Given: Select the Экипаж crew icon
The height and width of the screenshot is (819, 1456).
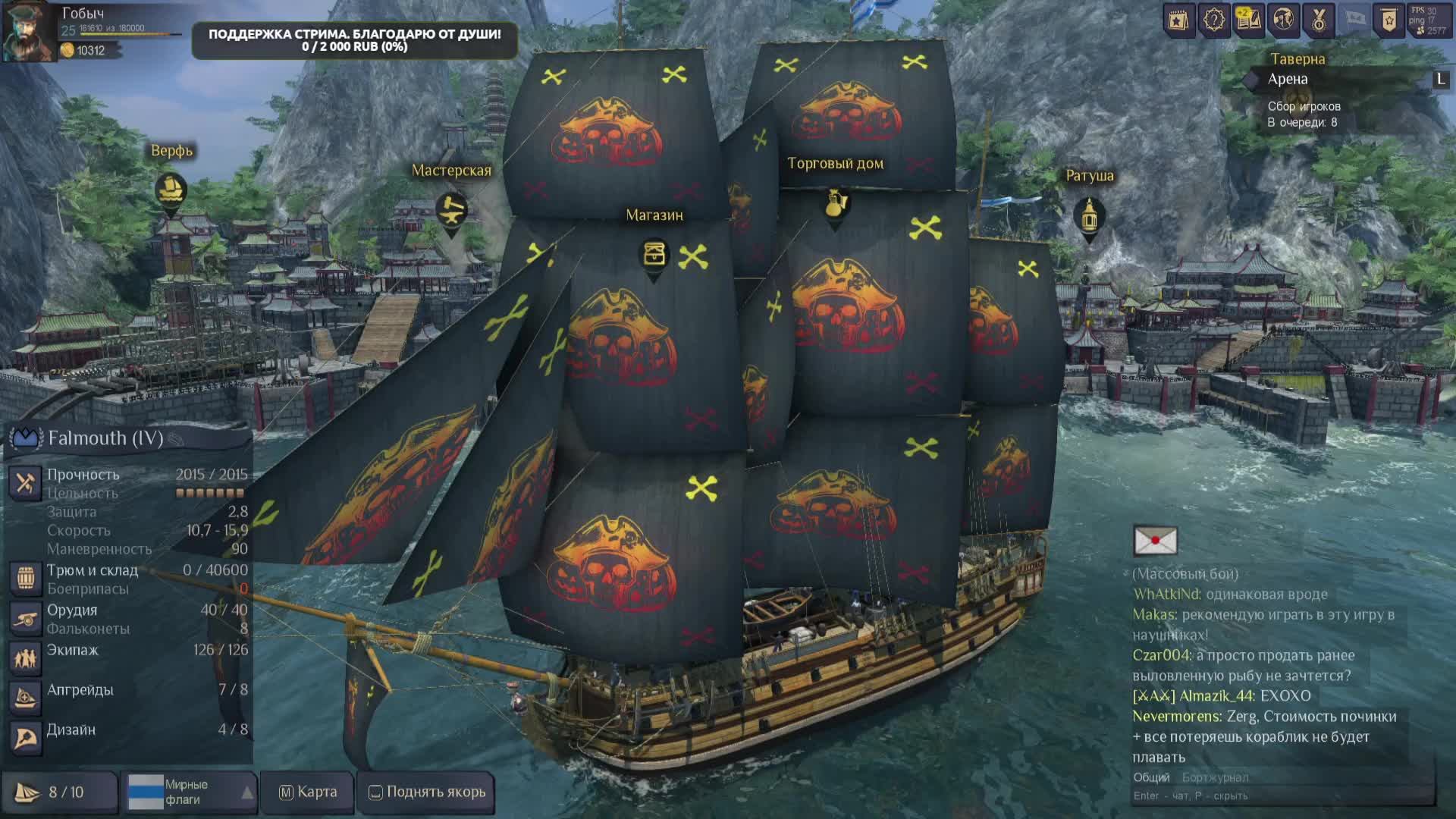Looking at the screenshot, I should [x=25, y=657].
